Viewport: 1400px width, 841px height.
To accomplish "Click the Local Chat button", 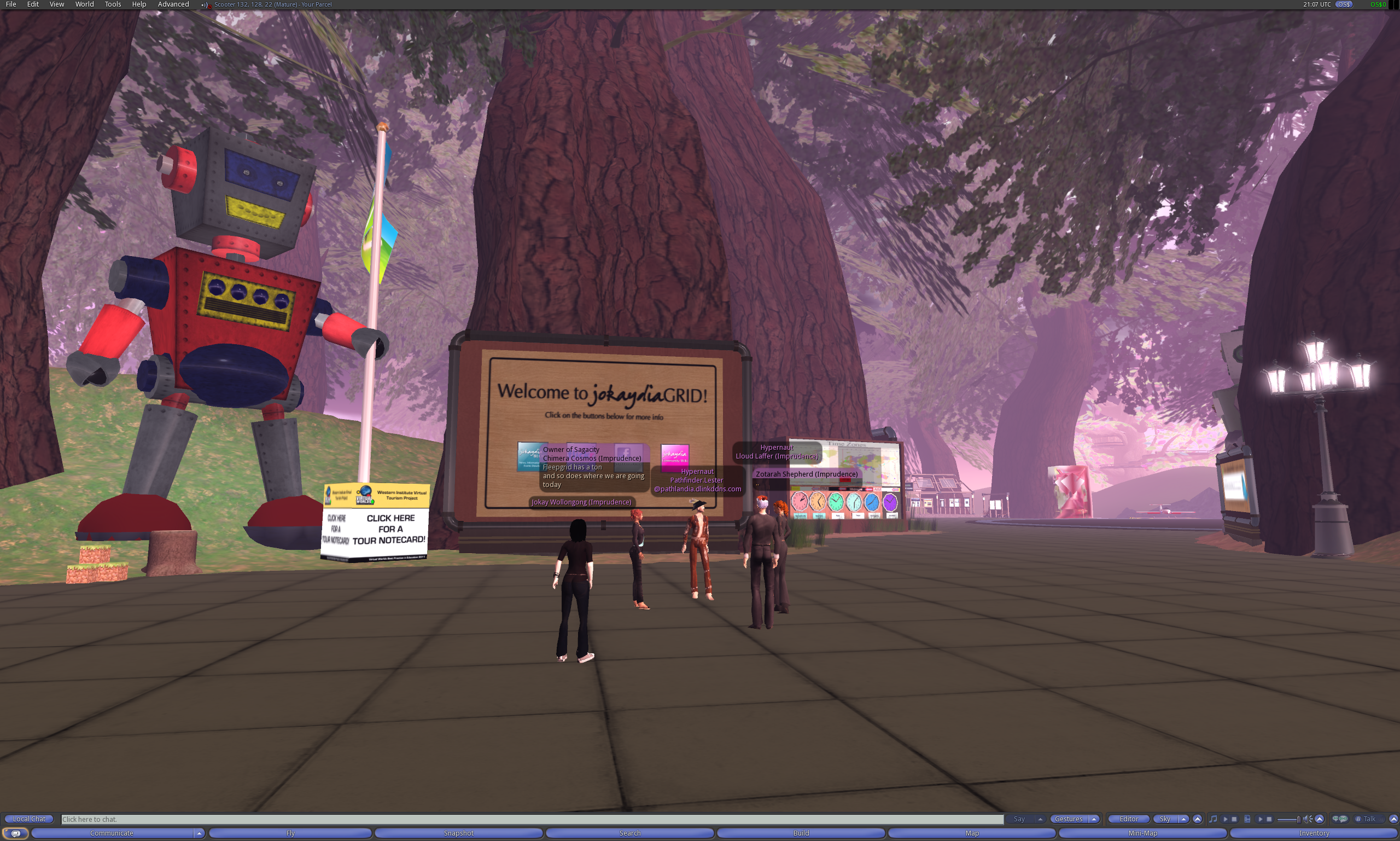I will click(29, 819).
